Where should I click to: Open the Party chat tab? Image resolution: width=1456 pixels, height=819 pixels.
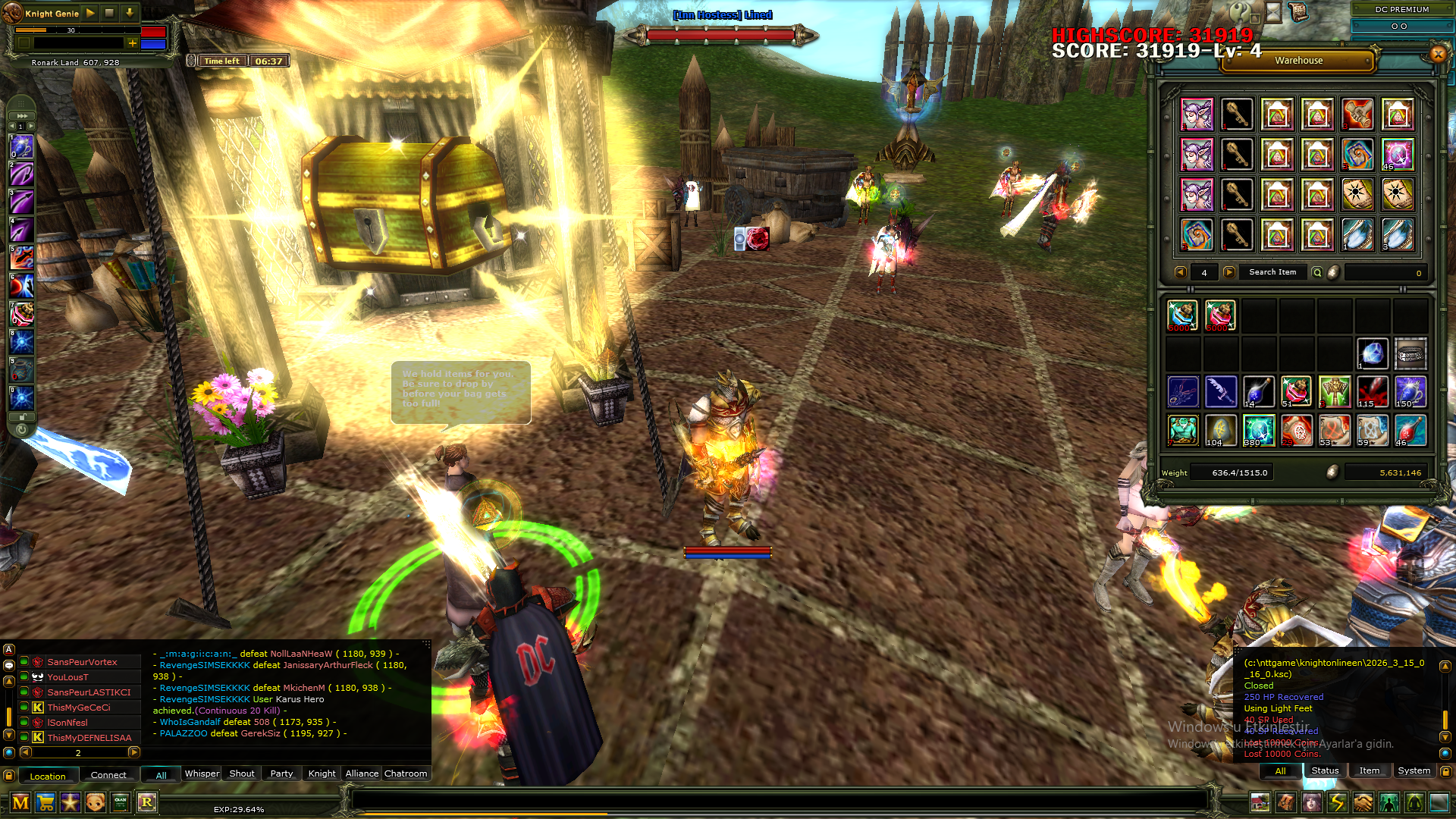coord(281,773)
